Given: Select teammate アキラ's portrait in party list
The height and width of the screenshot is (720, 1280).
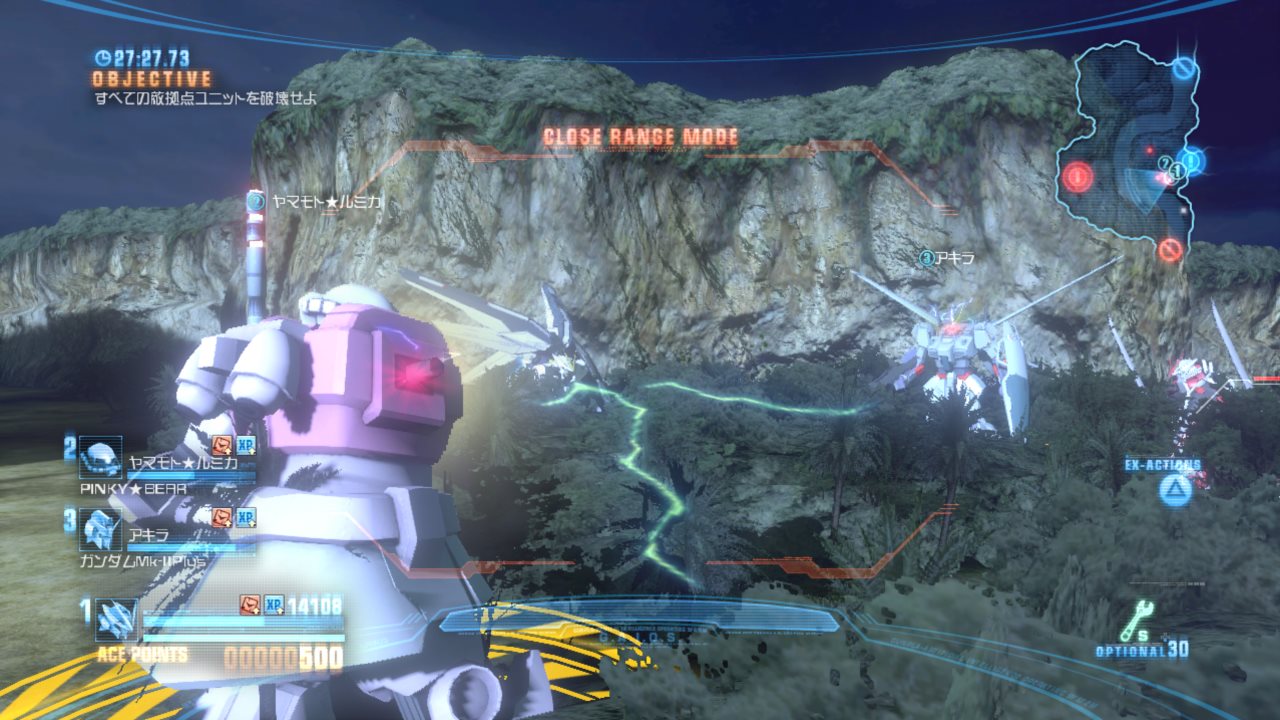Looking at the screenshot, I should [x=101, y=529].
